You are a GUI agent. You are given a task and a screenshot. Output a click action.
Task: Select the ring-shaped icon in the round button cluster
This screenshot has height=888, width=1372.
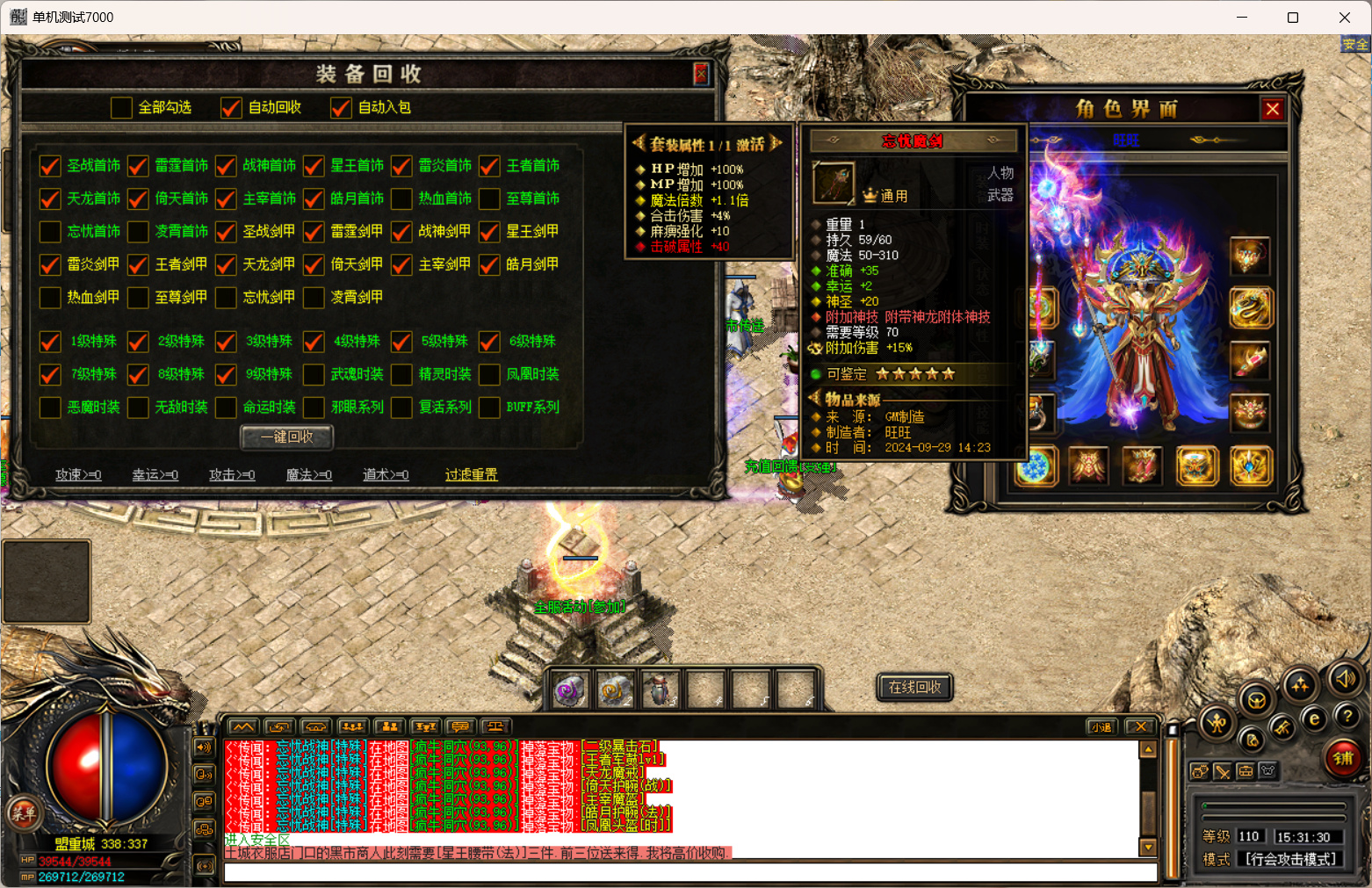(x=1255, y=701)
